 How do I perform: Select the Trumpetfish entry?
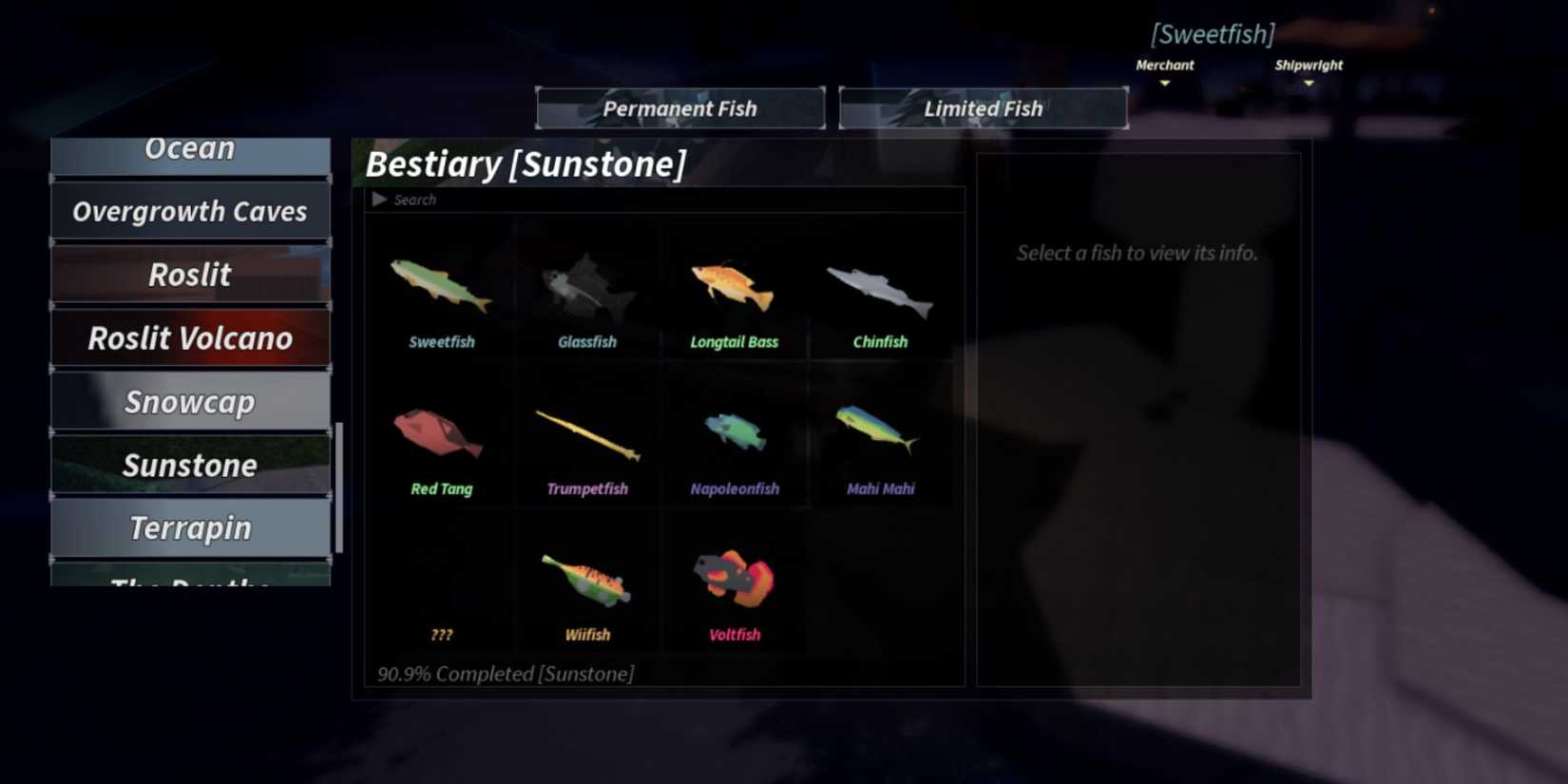click(x=587, y=432)
